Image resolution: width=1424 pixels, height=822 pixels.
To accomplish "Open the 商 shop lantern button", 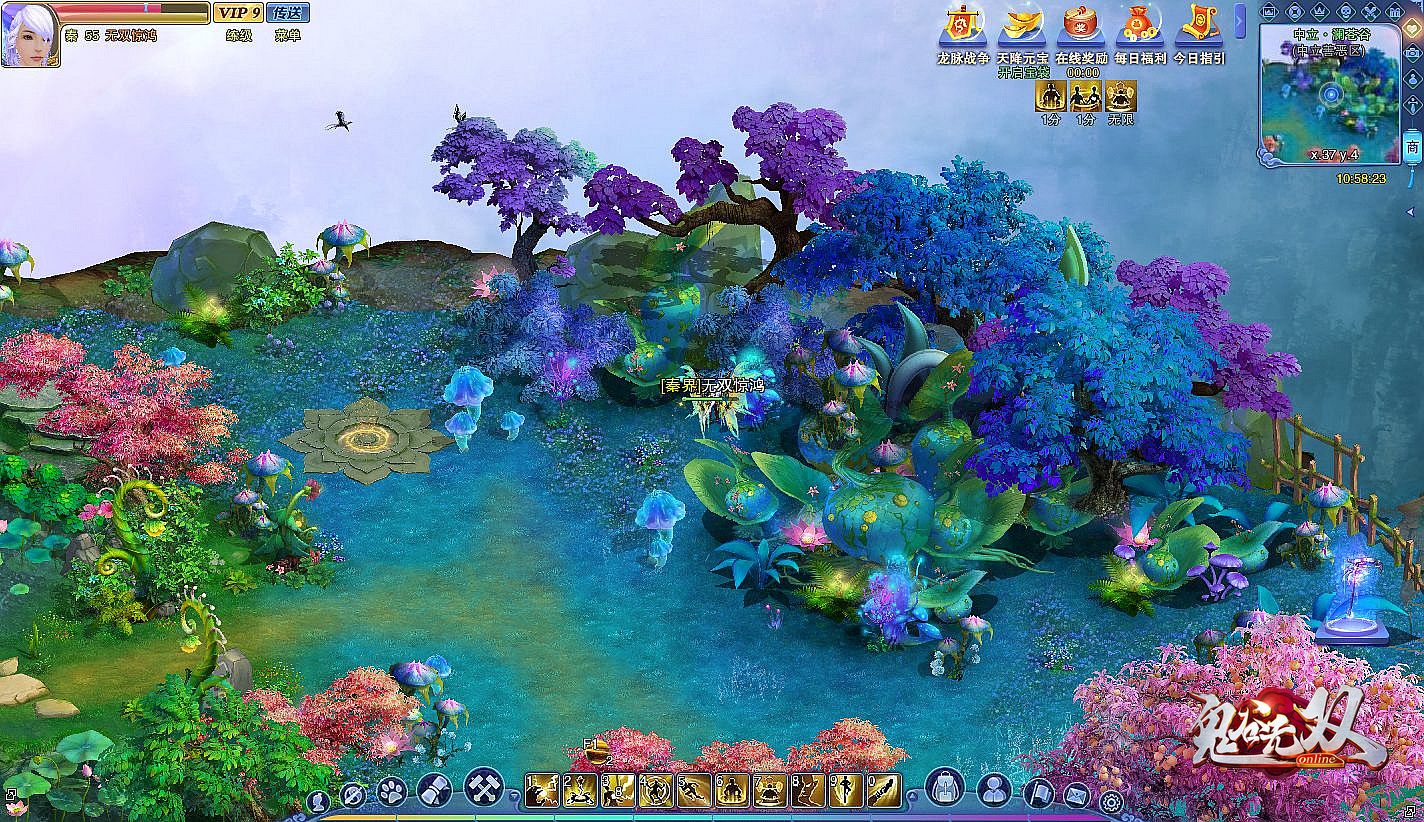I will click(x=1412, y=146).
